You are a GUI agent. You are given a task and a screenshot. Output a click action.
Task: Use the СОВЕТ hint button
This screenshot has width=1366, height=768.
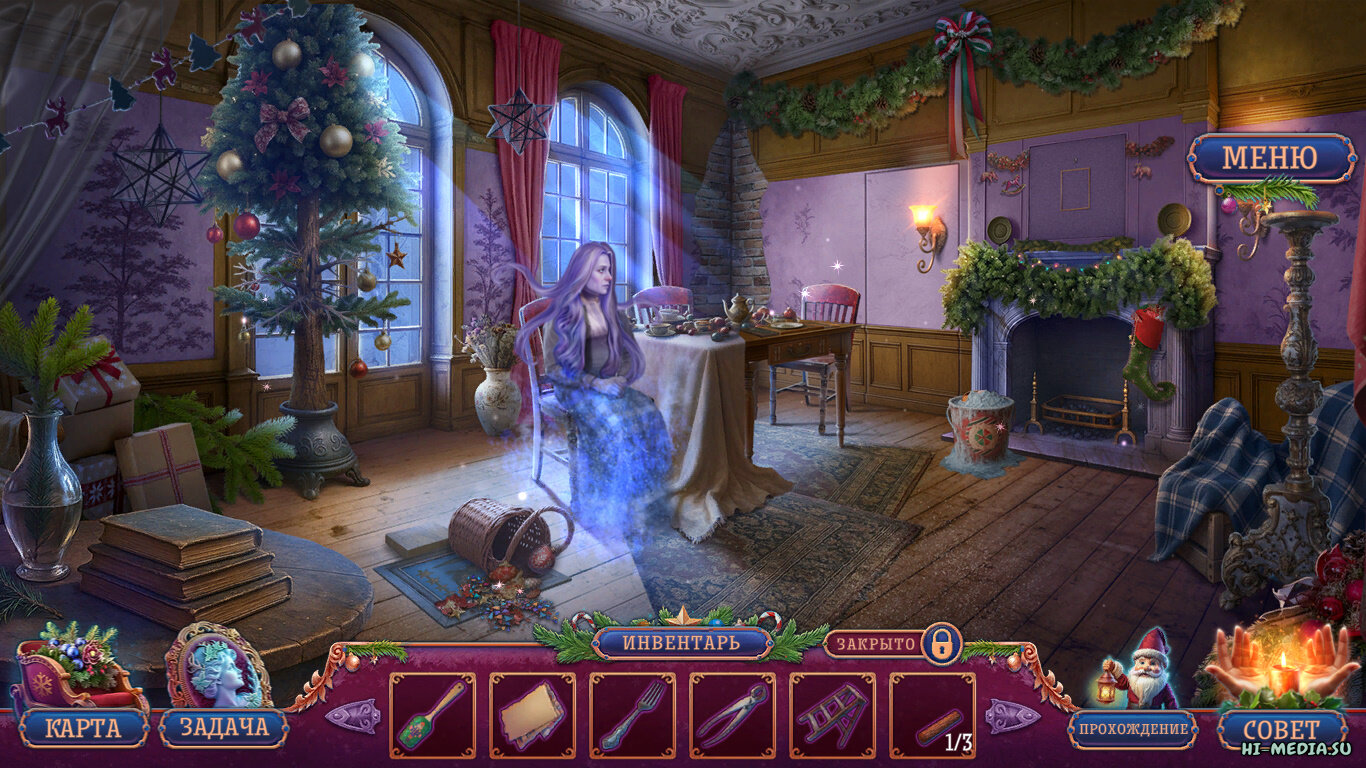tap(1281, 729)
